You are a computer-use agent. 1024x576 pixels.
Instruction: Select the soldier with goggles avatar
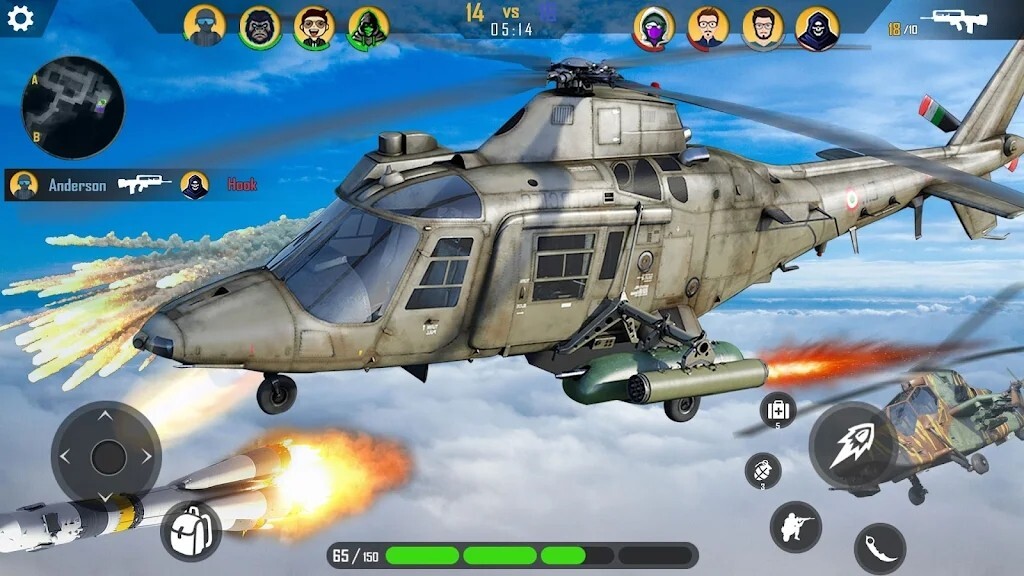[205, 26]
